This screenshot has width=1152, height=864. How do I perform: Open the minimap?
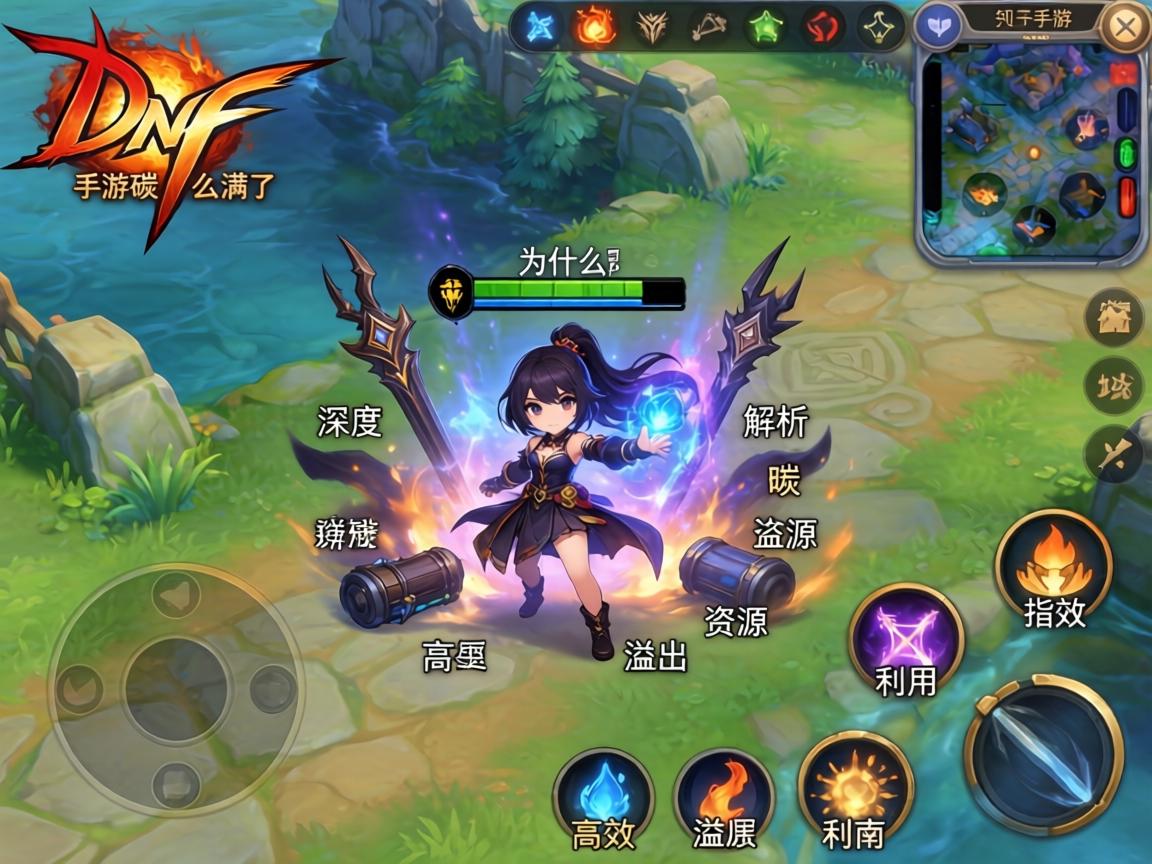1030,155
